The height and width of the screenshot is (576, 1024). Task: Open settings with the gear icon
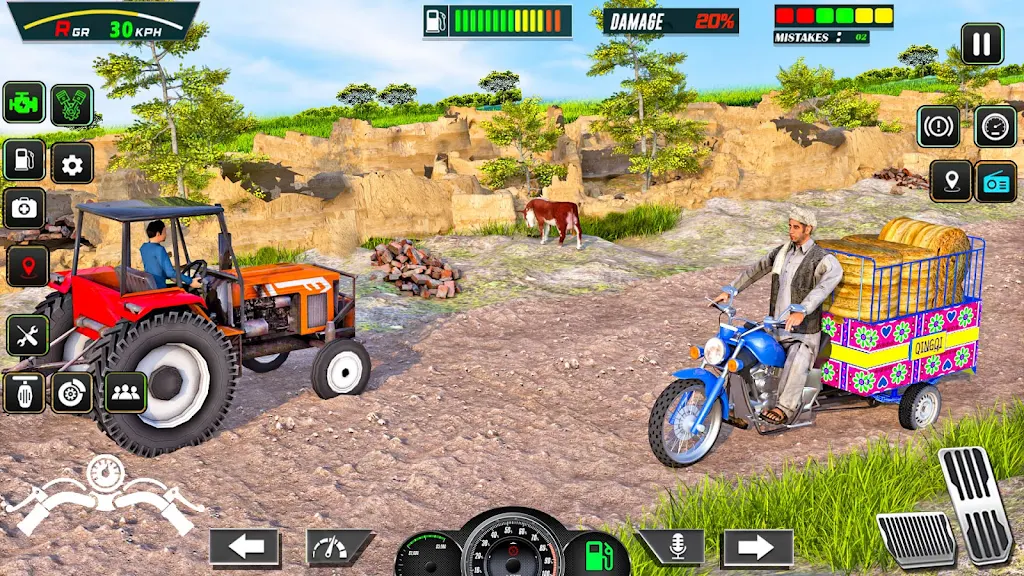pos(72,163)
